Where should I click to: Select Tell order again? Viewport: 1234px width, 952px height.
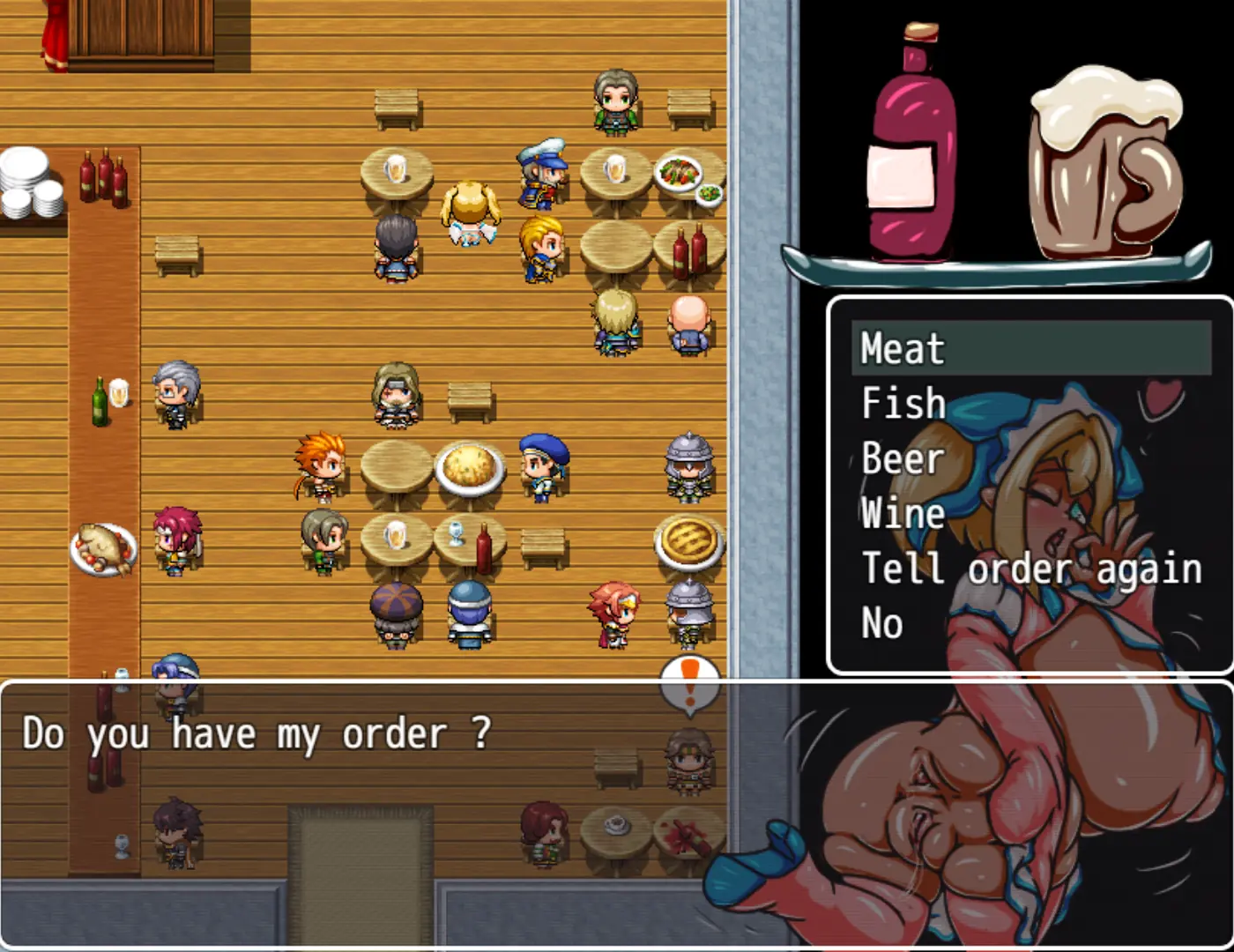(1031, 569)
